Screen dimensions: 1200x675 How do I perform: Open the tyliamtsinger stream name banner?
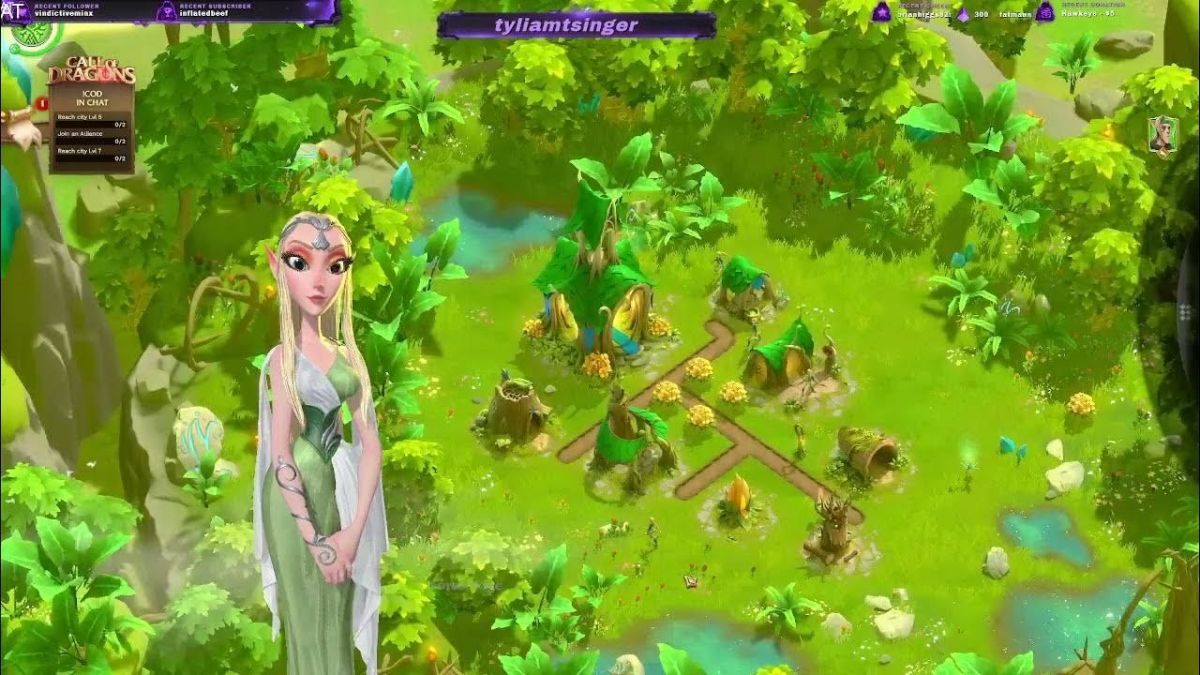click(575, 25)
